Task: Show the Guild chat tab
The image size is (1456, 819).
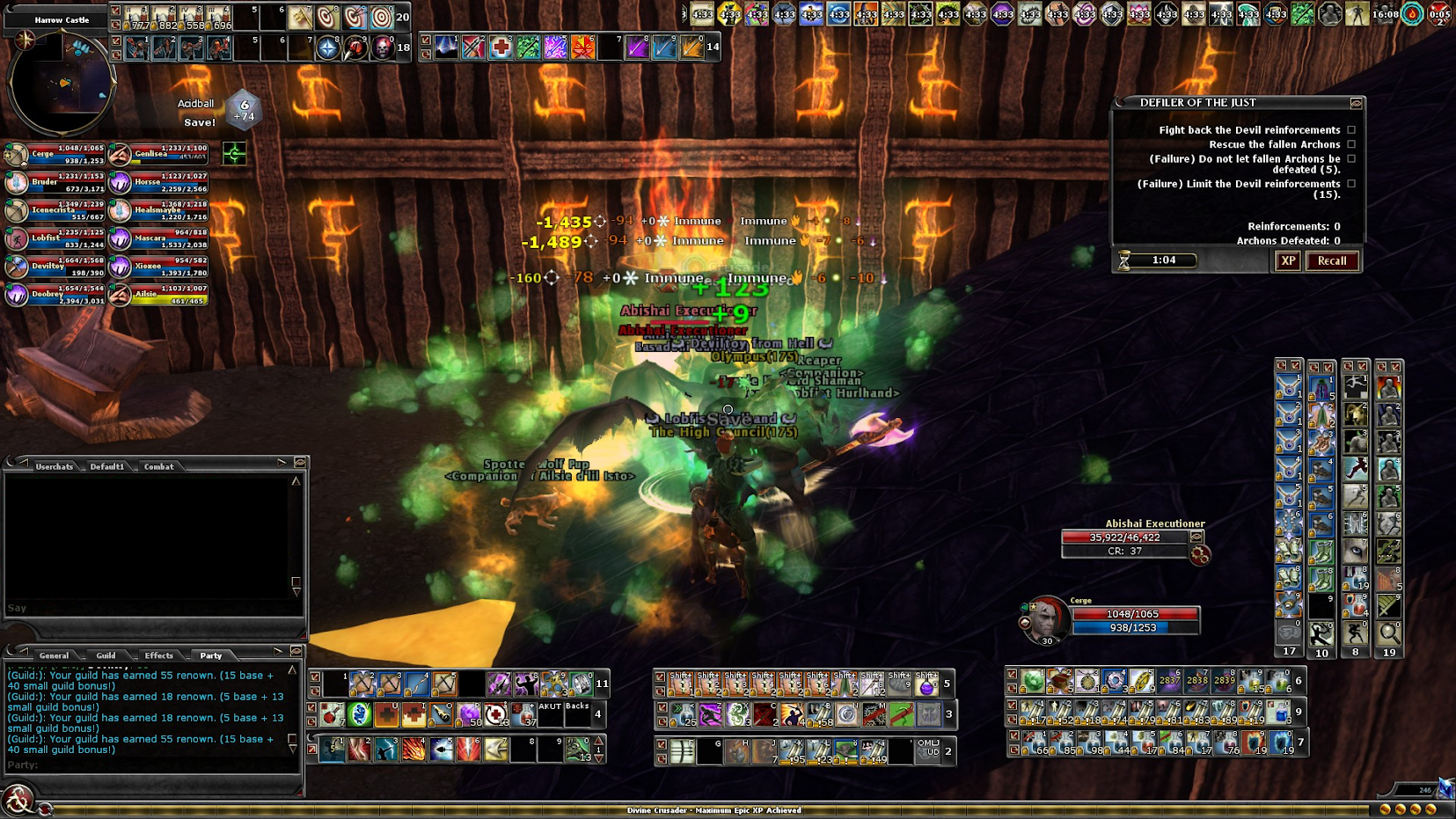Action: click(106, 655)
